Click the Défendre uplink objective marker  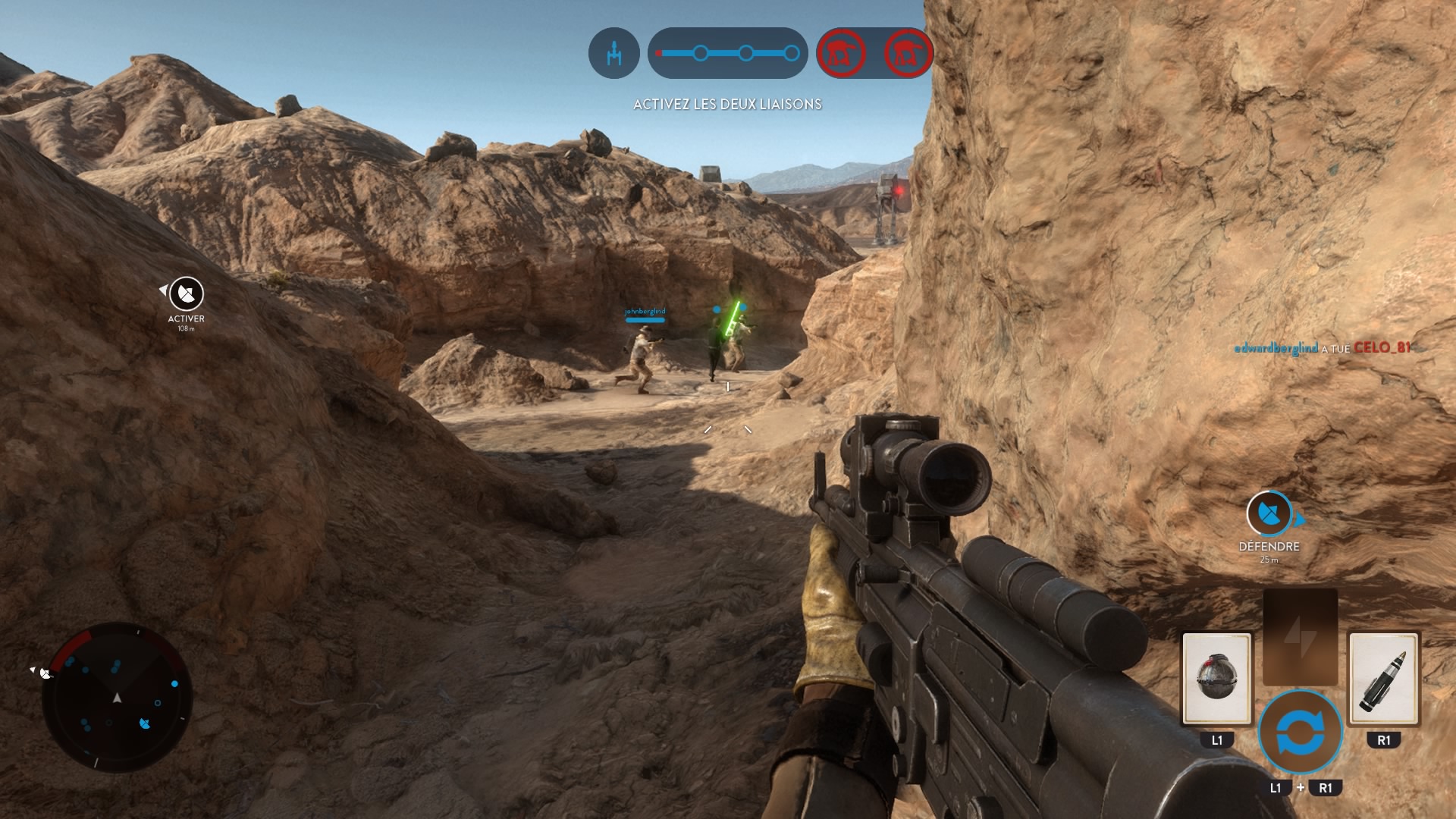pyautogui.click(x=1269, y=514)
